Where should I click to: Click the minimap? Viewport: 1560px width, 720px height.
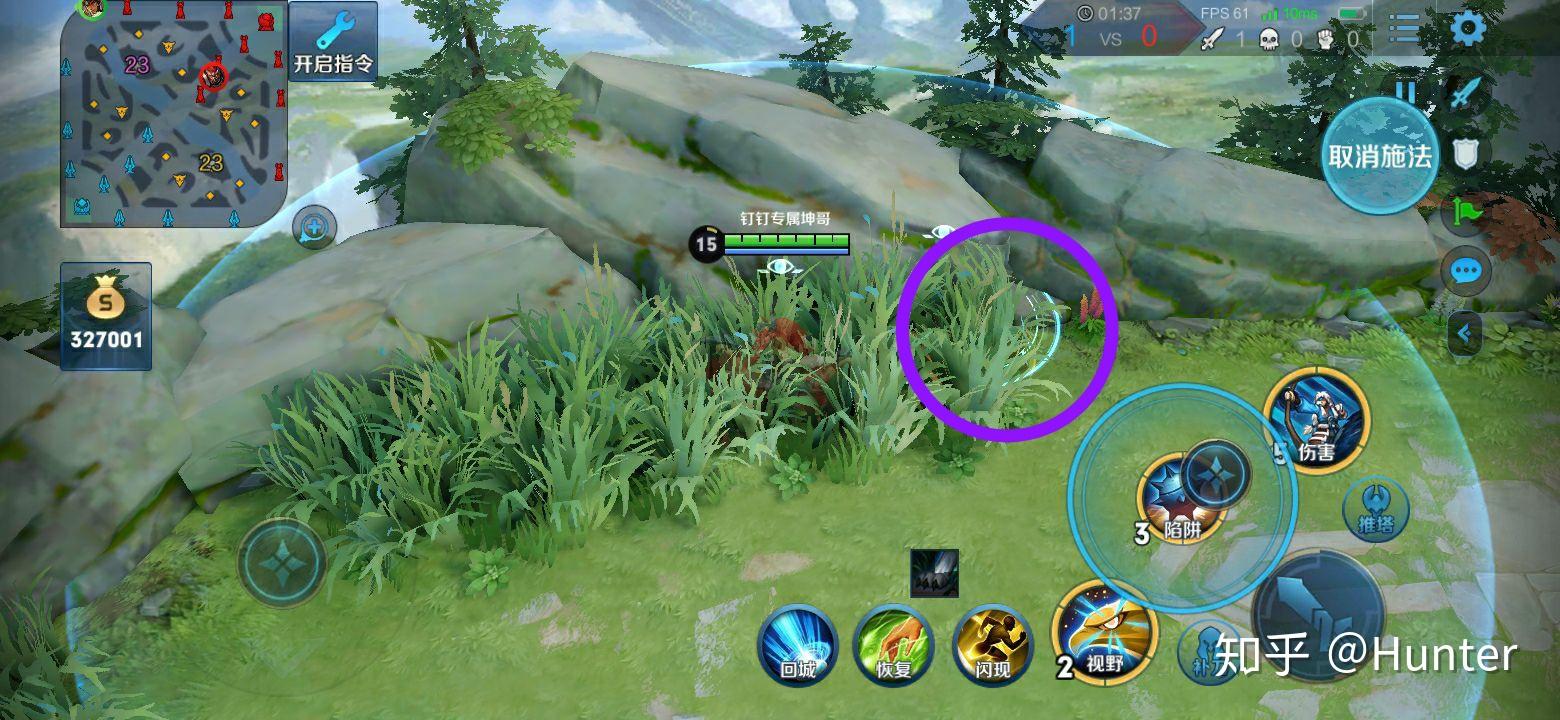[174, 114]
